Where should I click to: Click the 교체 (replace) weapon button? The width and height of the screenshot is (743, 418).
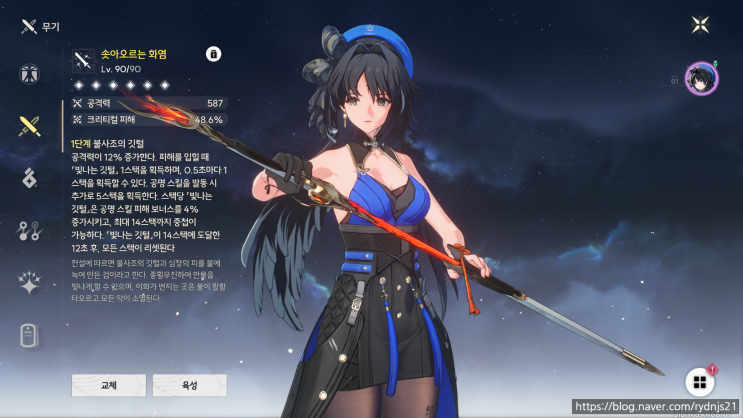click(108, 385)
